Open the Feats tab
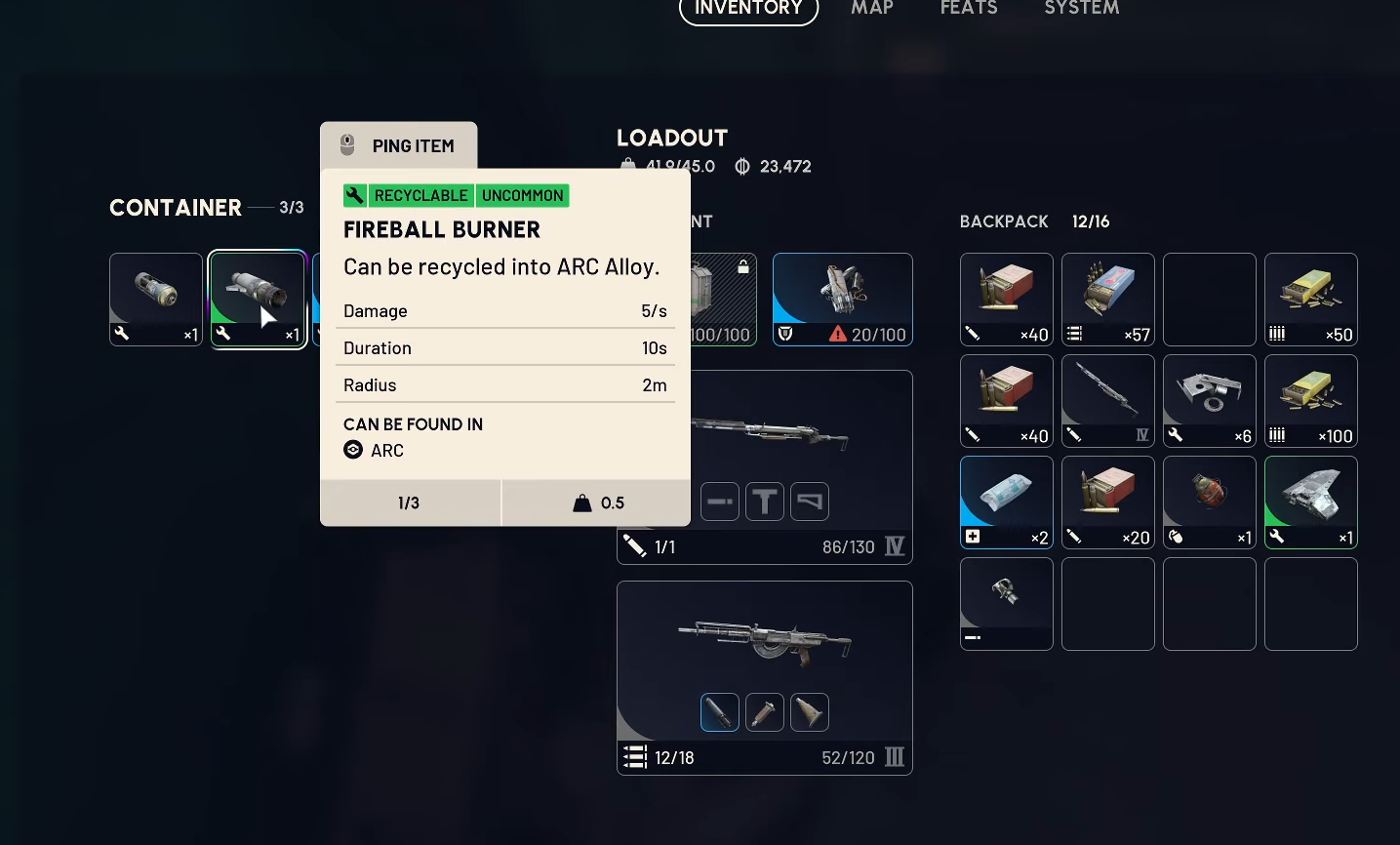Viewport: 1400px width, 845px height. click(x=969, y=9)
